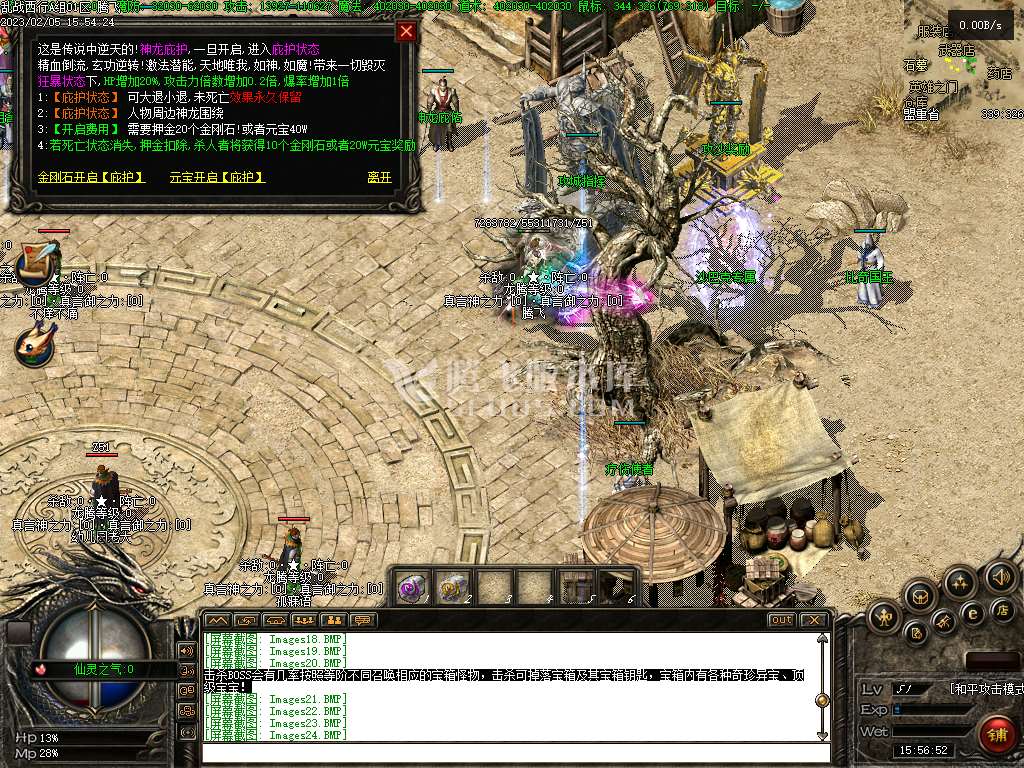The width and height of the screenshot is (1024, 768).
Task: Open the quest scroll with quill icon
Action: coord(35,261)
